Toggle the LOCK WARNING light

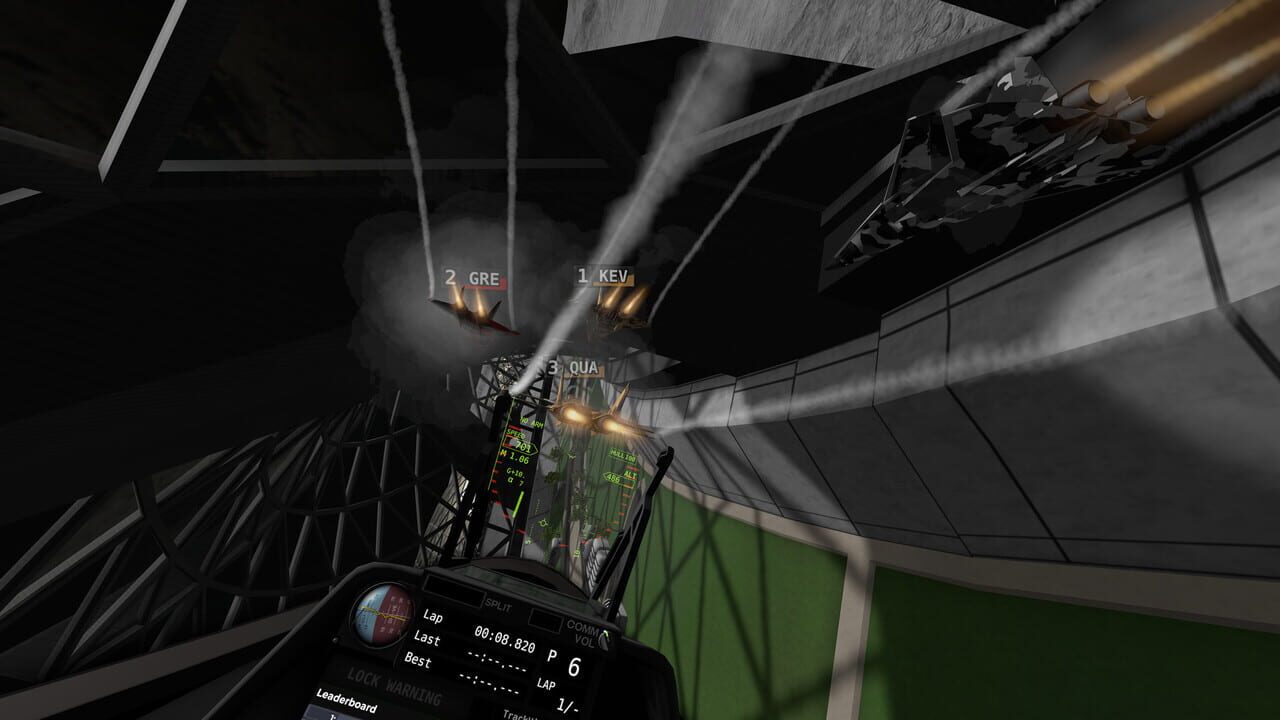[388, 683]
